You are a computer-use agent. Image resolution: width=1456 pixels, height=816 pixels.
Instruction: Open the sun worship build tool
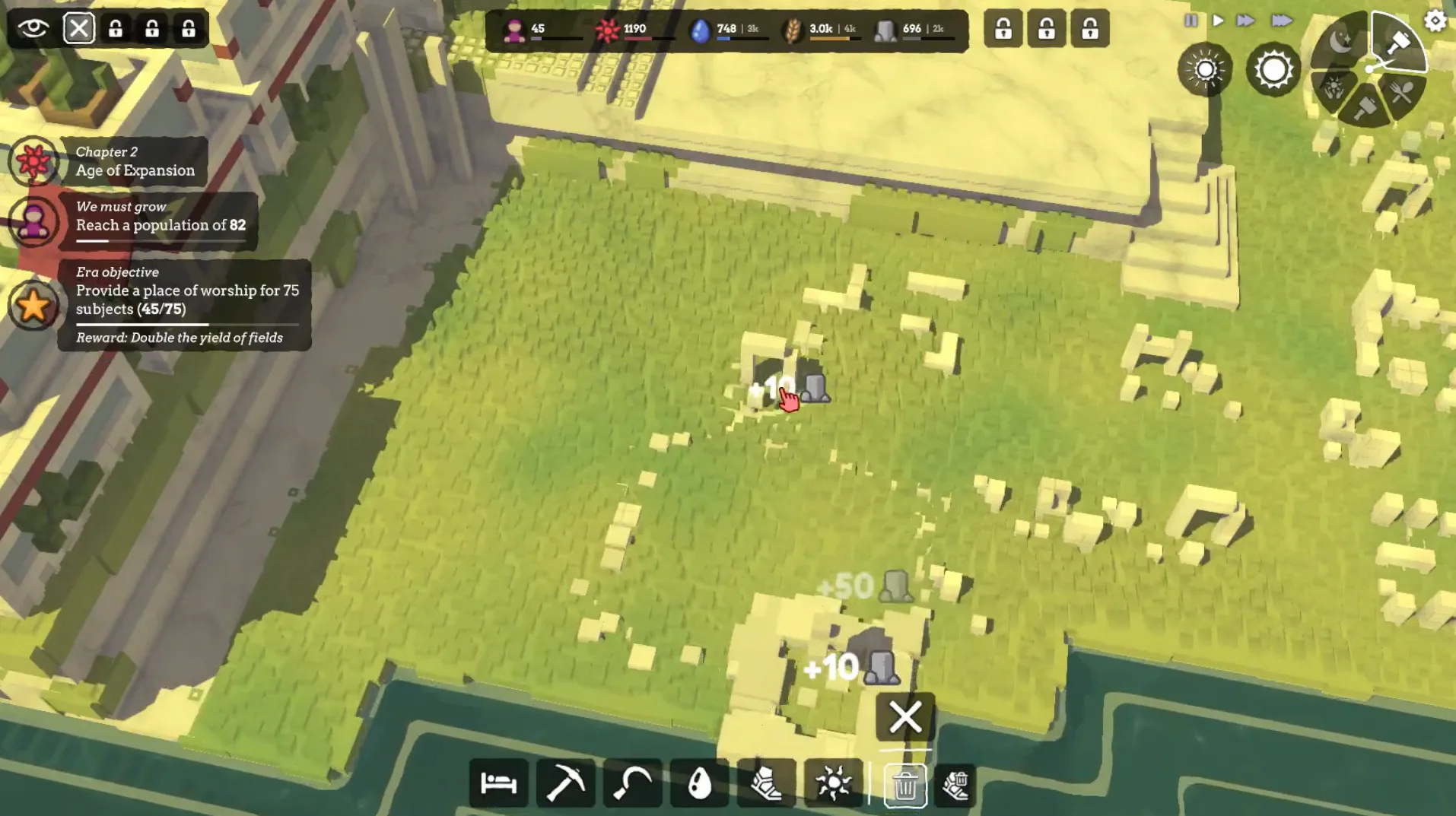coord(833,783)
